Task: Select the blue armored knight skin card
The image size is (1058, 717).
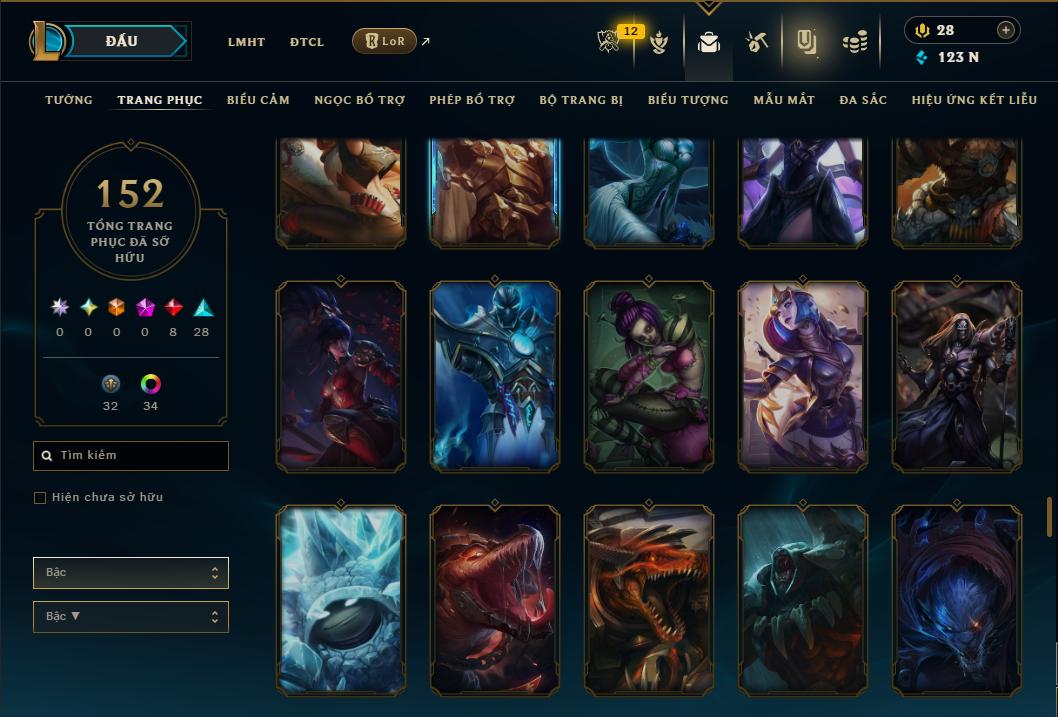Action: click(495, 375)
